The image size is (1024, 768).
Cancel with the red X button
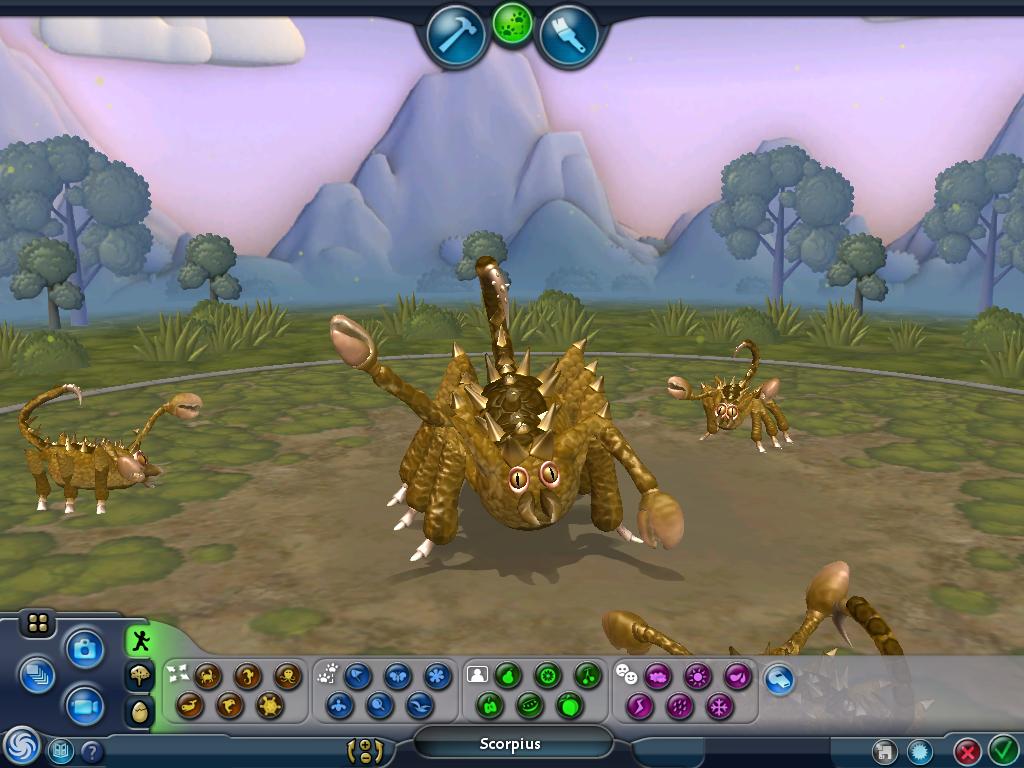[x=966, y=750]
